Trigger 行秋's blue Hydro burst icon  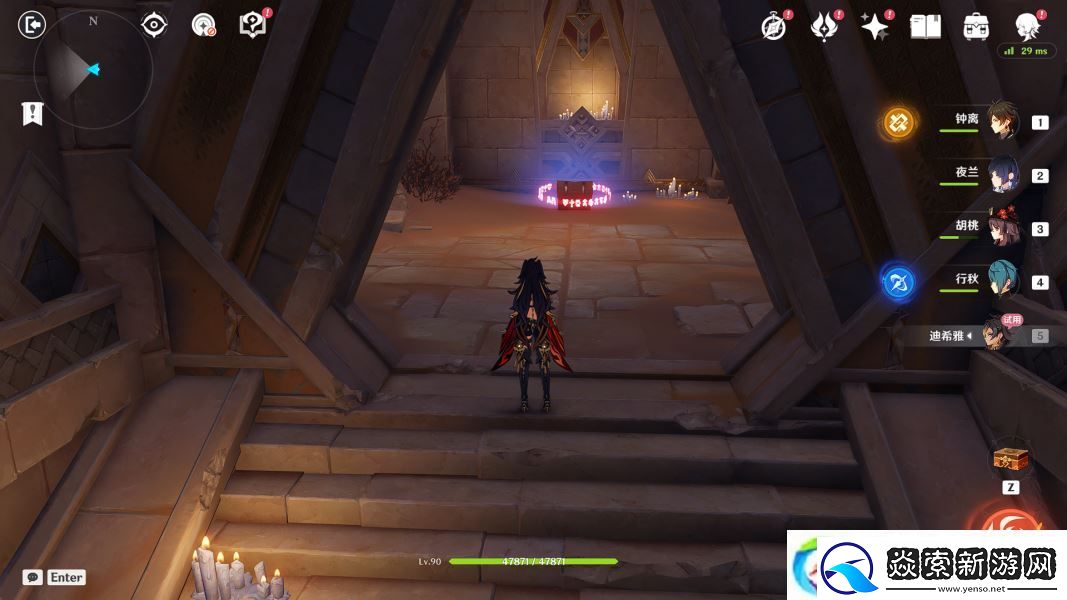point(897,282)
